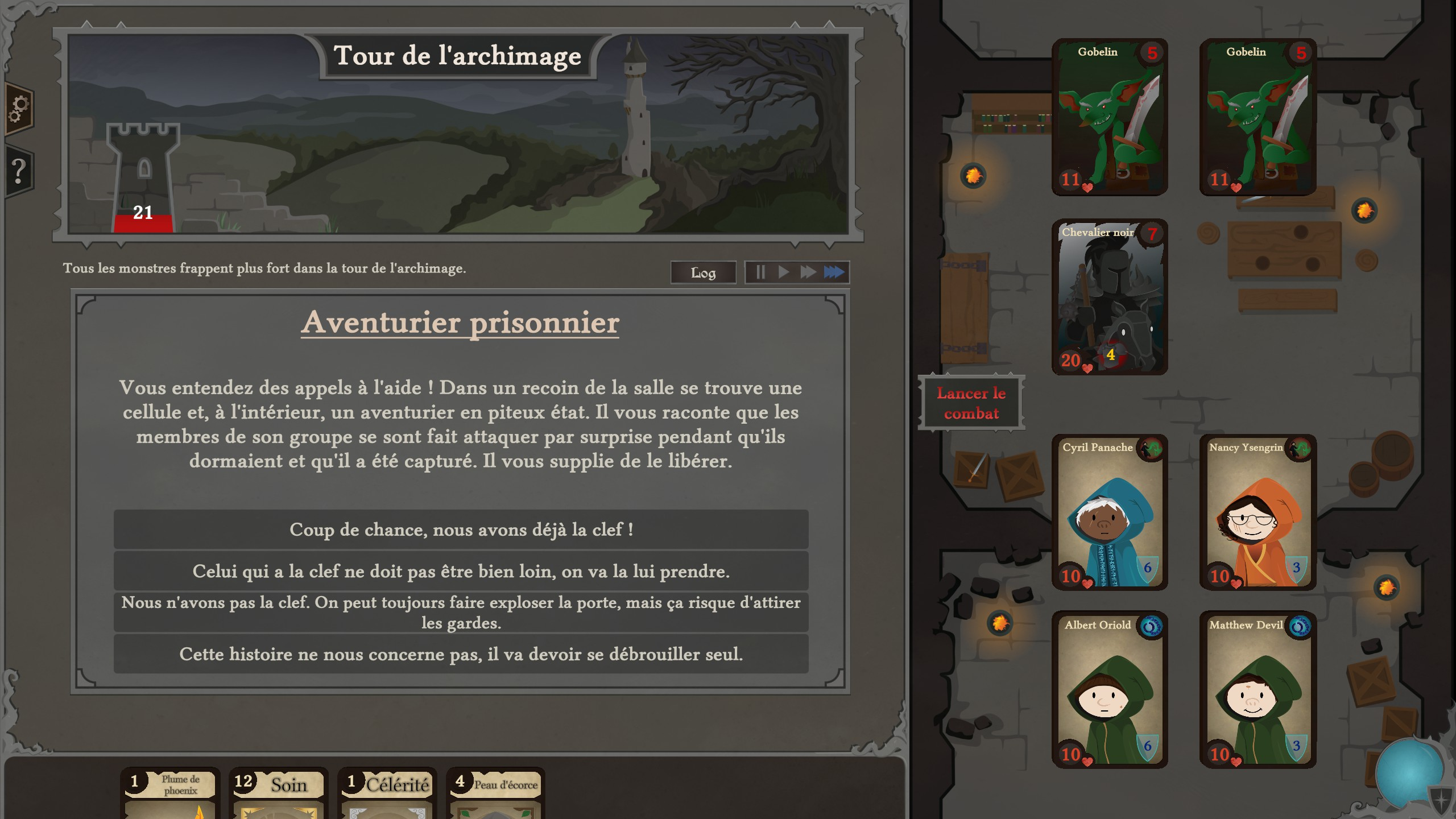
Task: Open the combat Log
Action: pyautogui.click(x=703, y=272)
